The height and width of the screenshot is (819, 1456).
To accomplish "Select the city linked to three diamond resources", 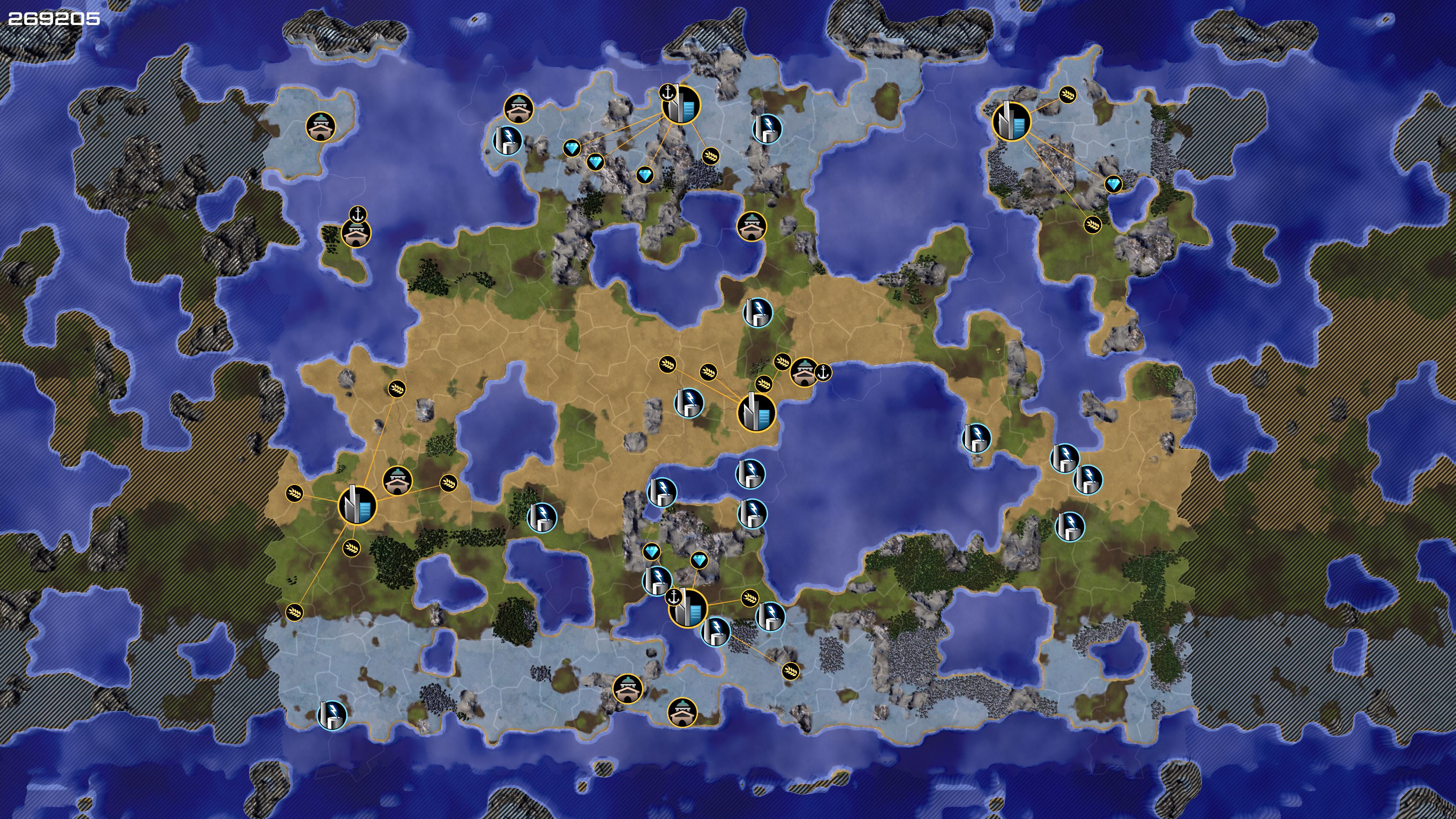I will 681,105.
